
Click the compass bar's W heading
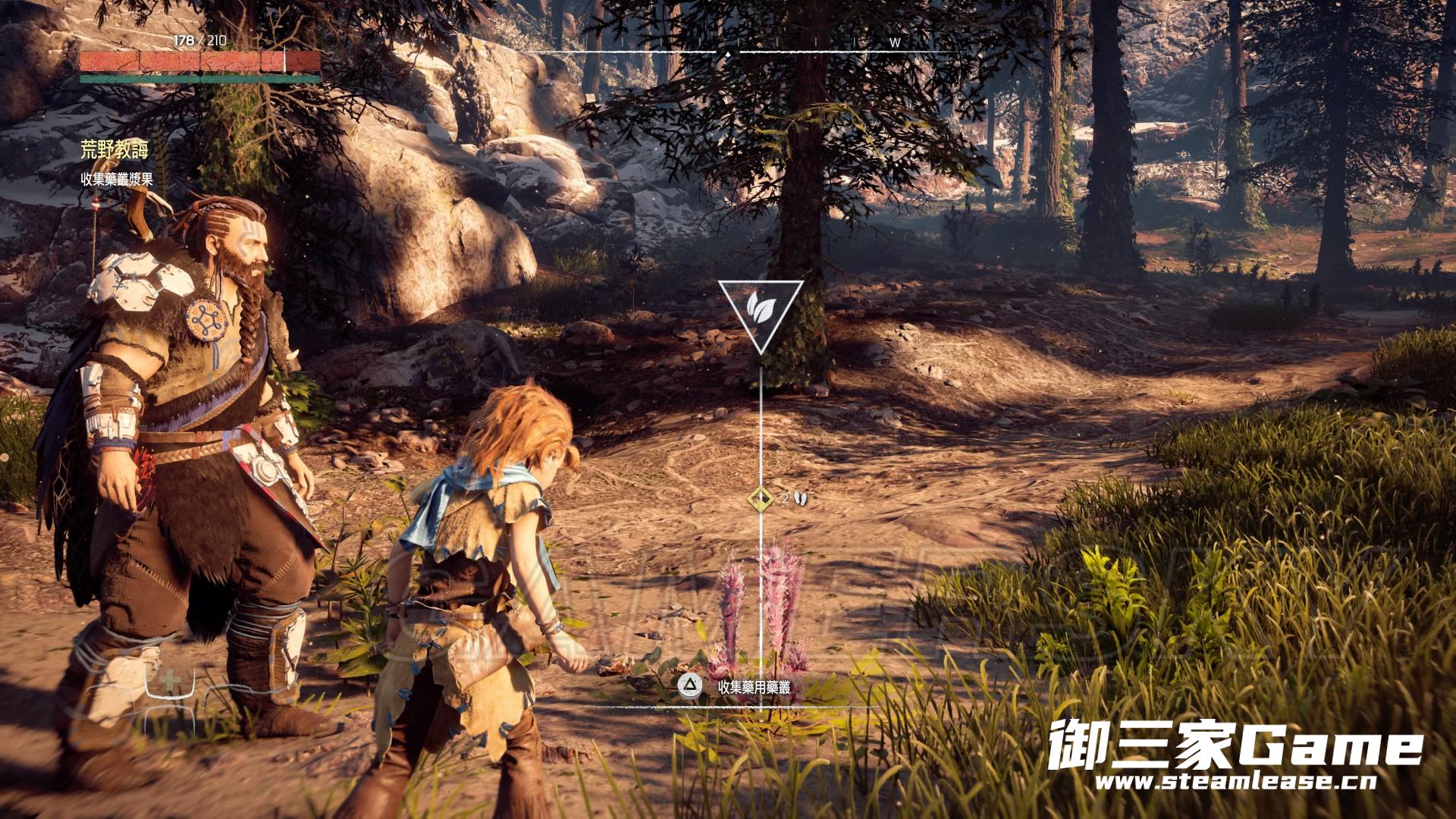(895, 43)
